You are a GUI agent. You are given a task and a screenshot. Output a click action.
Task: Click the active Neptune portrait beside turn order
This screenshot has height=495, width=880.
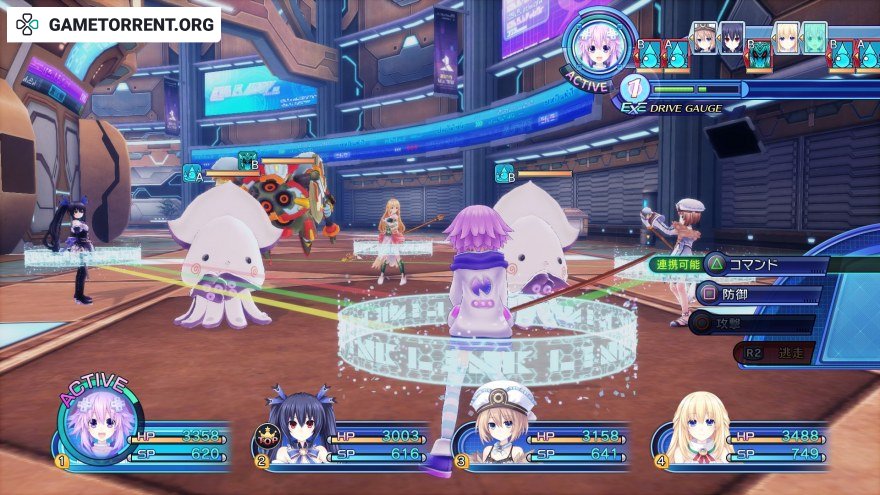point(597,45)
